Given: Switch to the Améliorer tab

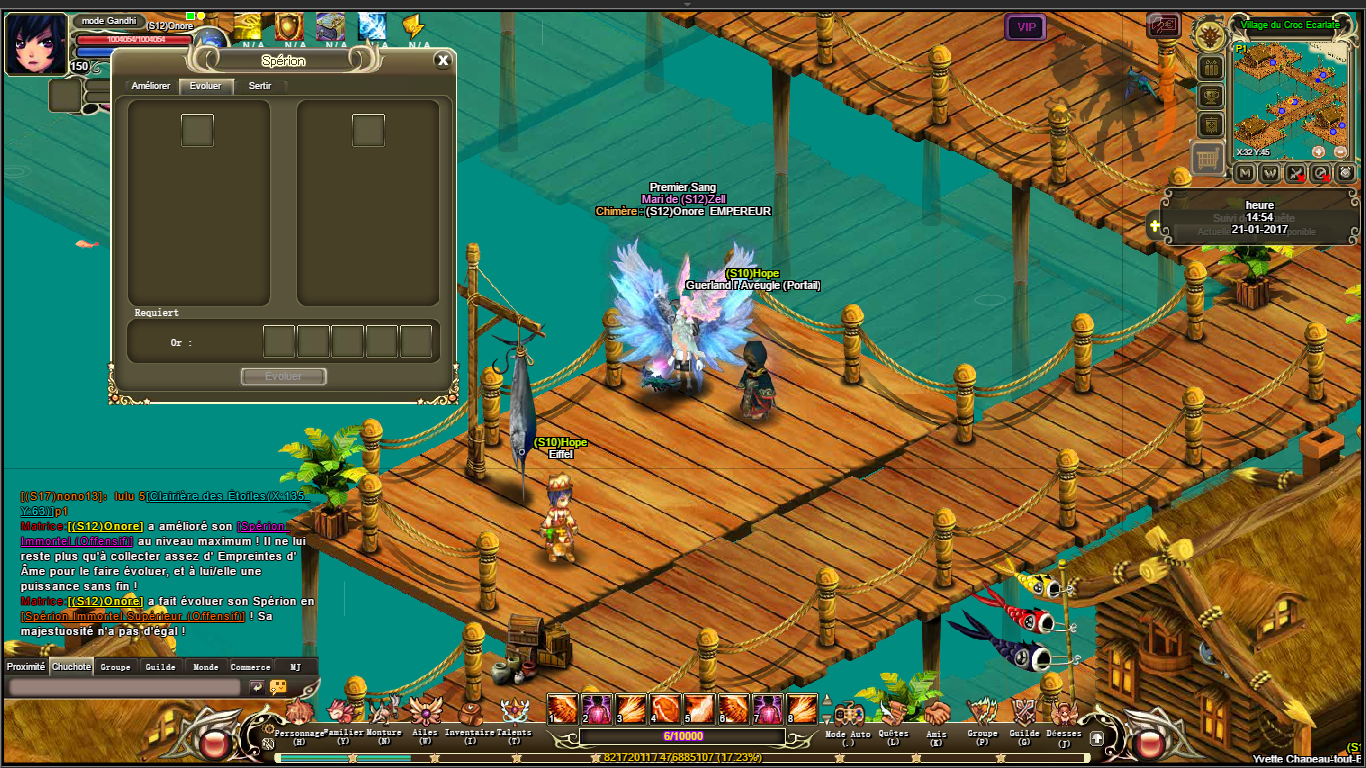Looking at the screenshot, I should (x=151, y=86).
